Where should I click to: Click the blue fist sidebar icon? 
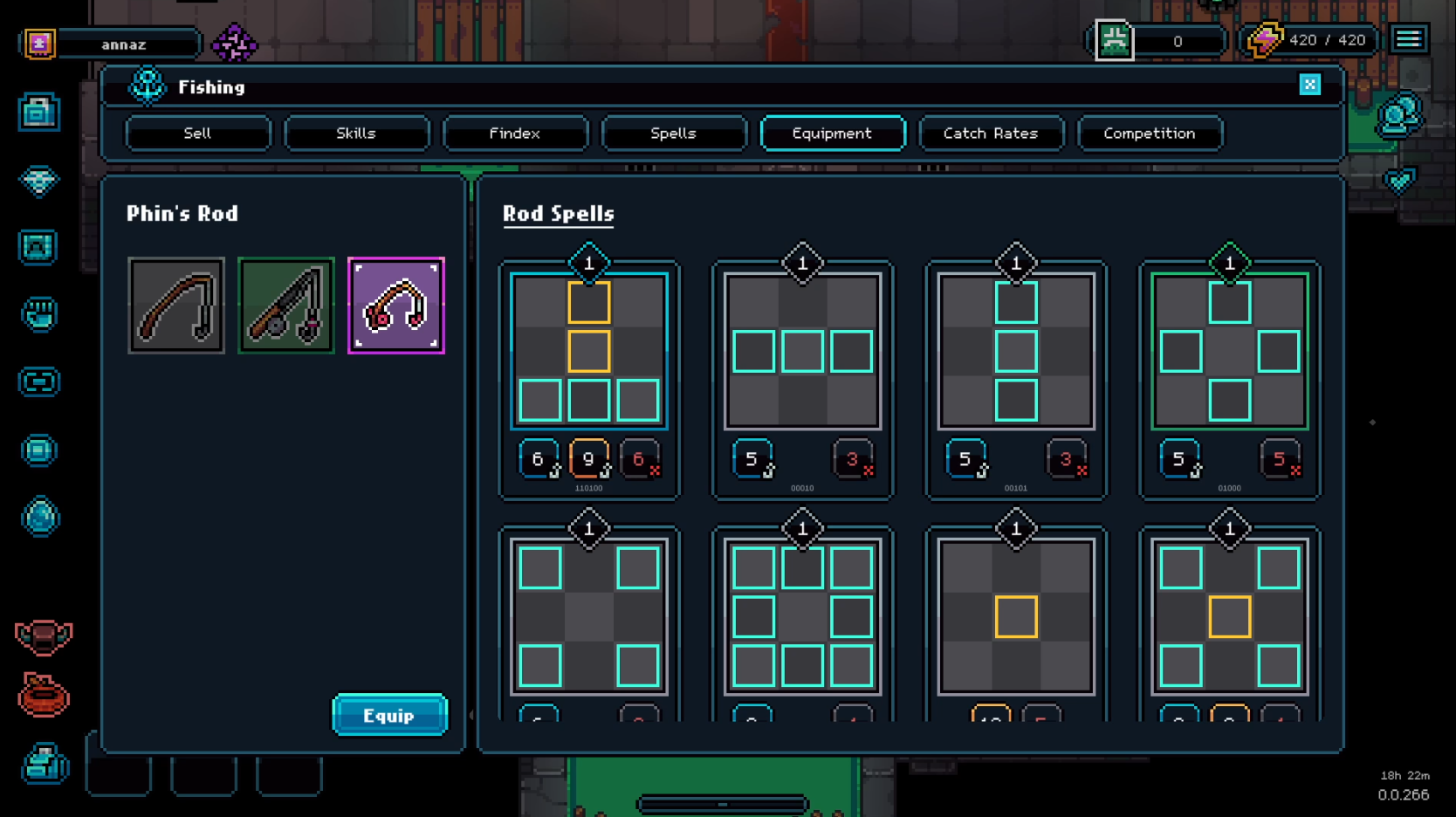click(x=39, y=314)
